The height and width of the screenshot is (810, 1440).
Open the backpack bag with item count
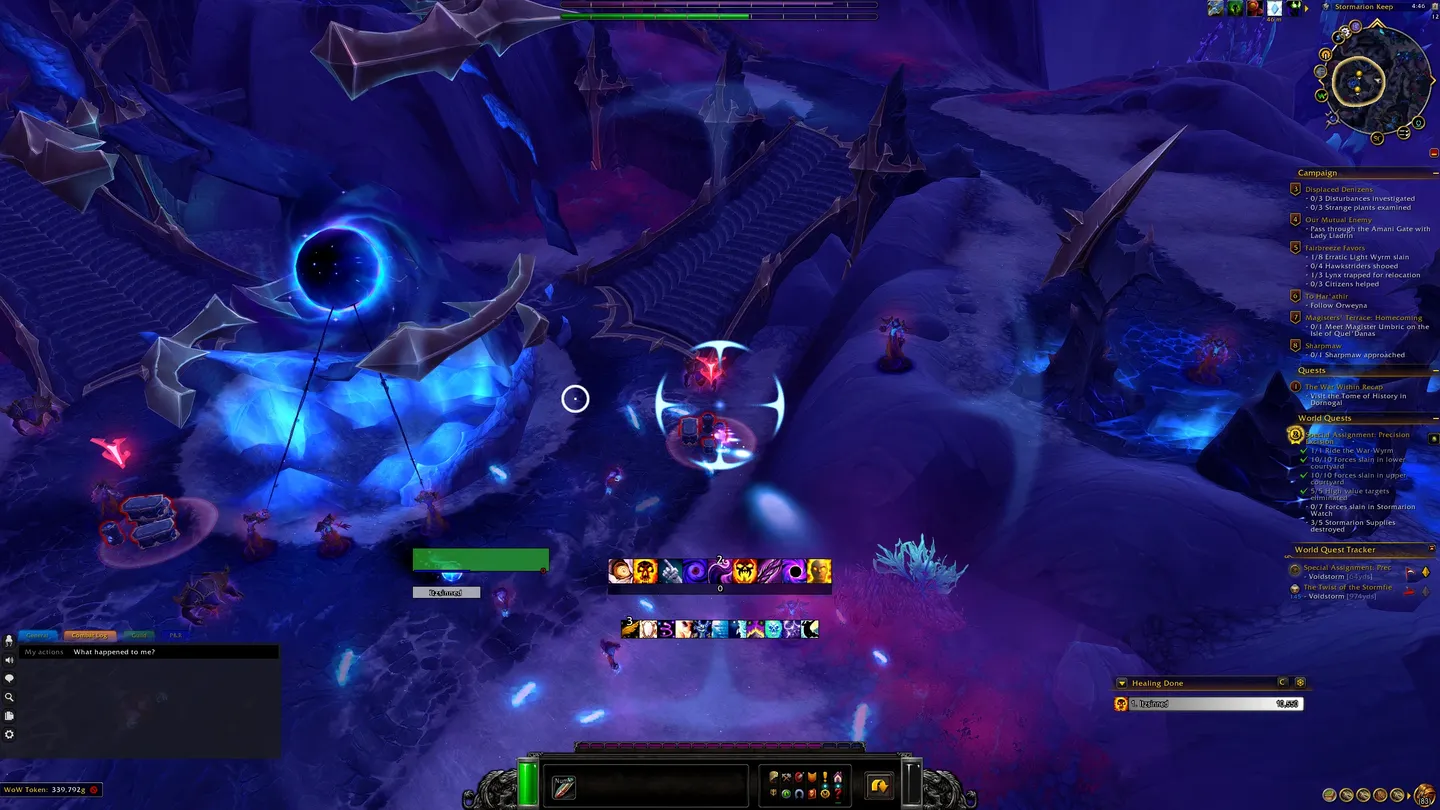tap(1424, 794)
